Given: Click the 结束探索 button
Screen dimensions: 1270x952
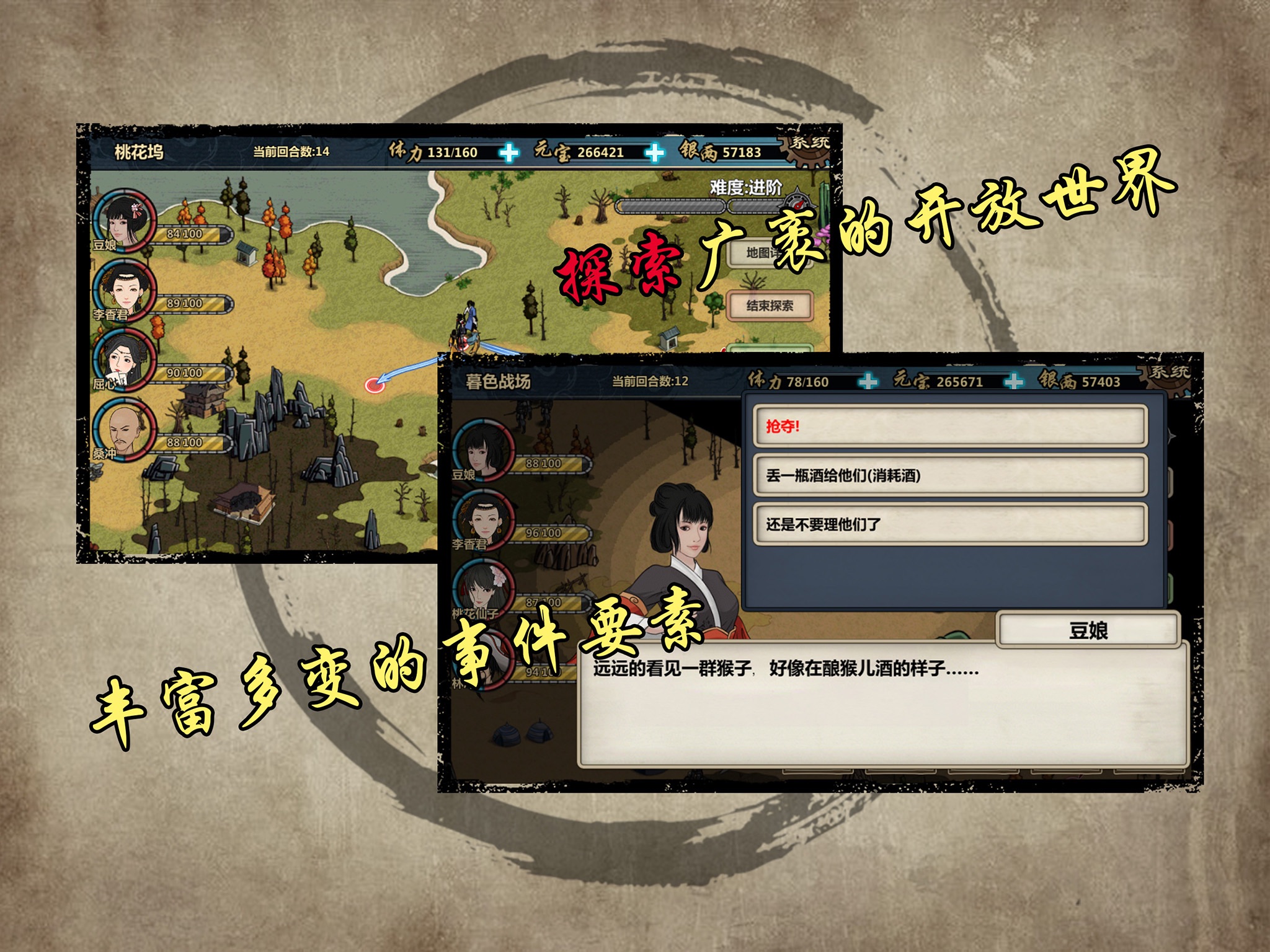Looking at the screenshot, I should tap(770, 306).
